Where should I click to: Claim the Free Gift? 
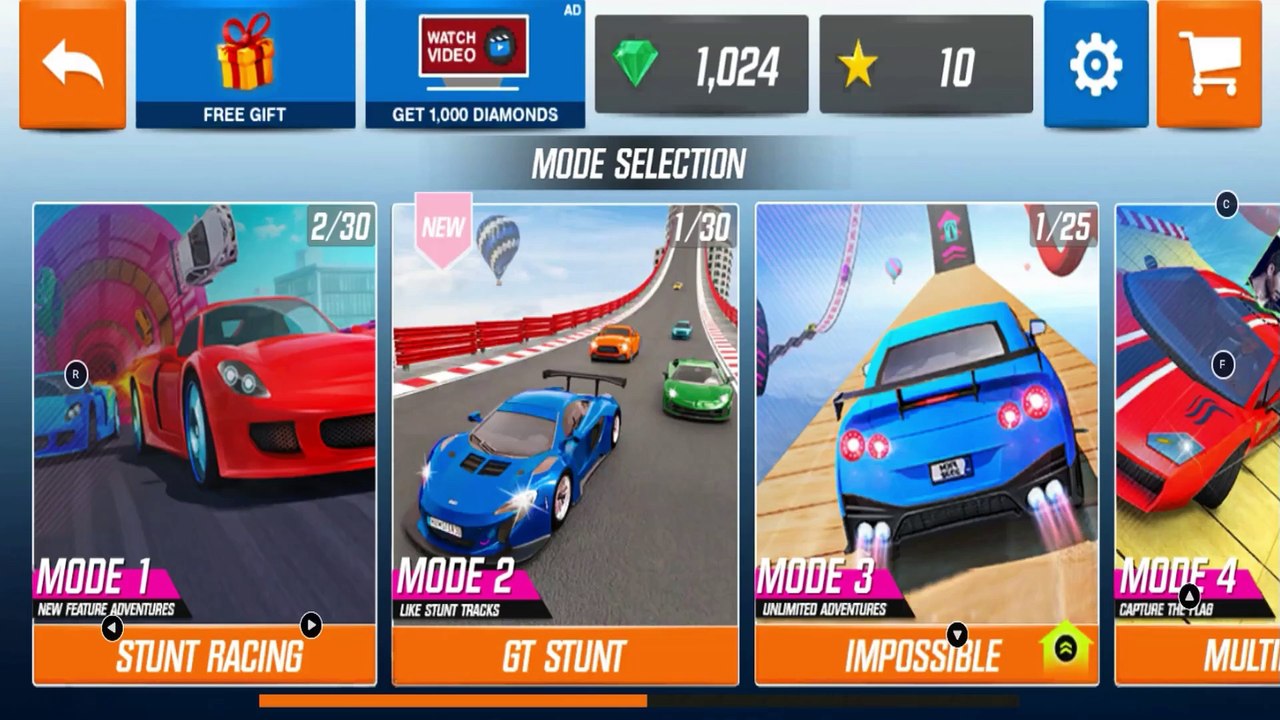point(245,64)
